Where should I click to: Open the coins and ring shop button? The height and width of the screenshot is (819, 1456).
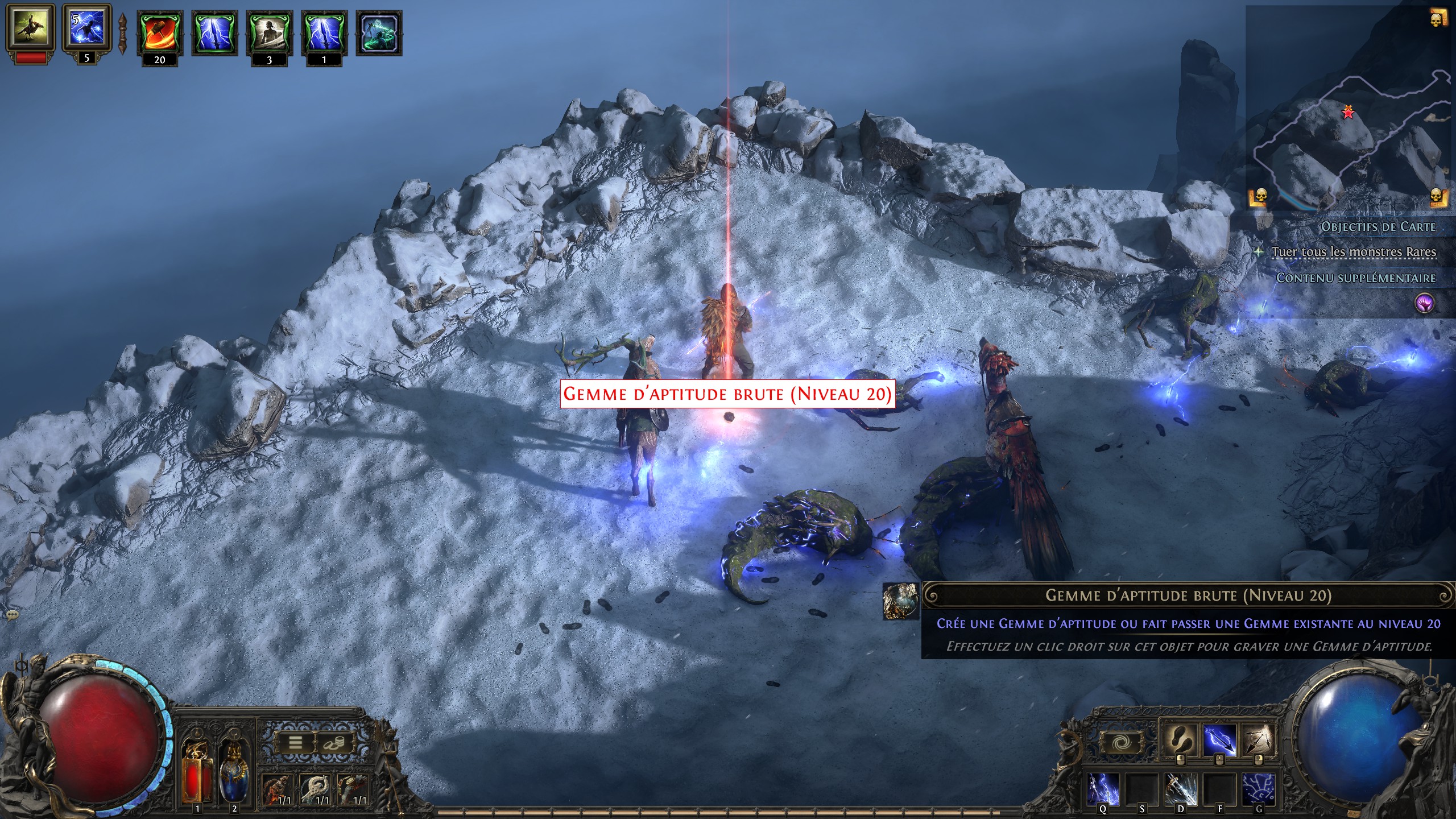[x=333, y=743]
